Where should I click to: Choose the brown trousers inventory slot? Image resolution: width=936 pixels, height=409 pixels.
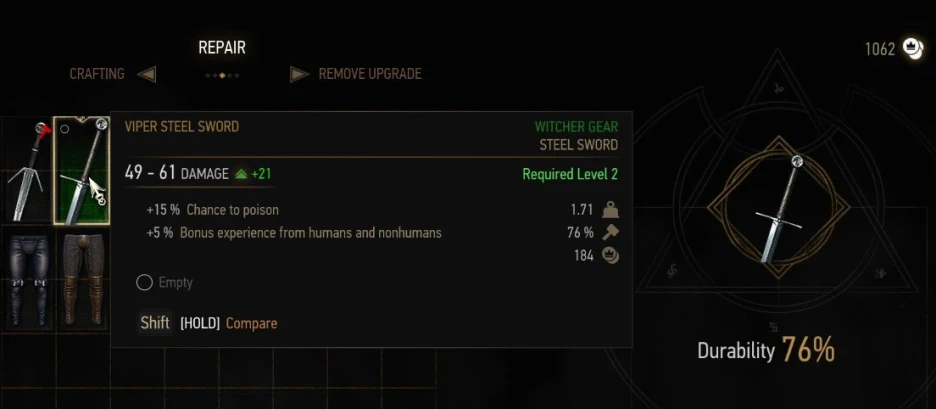(81, 280)
